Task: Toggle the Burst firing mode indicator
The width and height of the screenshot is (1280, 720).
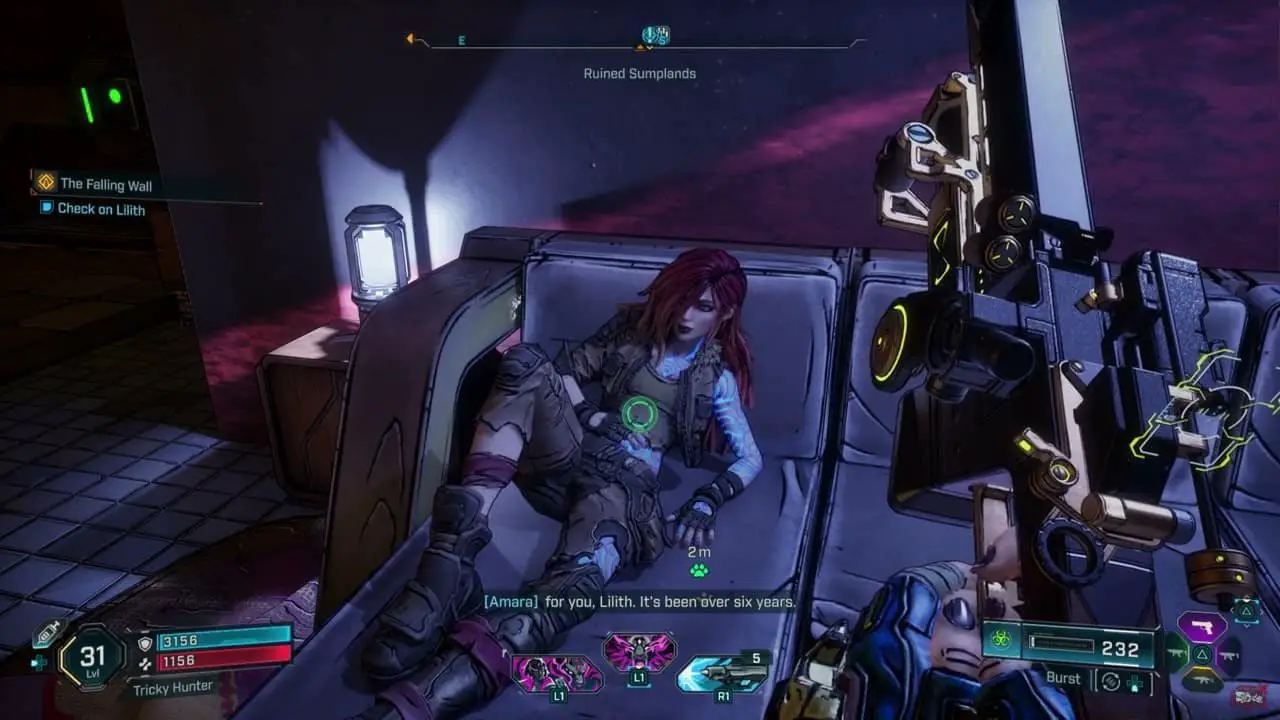Action: tap(1063, 678)
